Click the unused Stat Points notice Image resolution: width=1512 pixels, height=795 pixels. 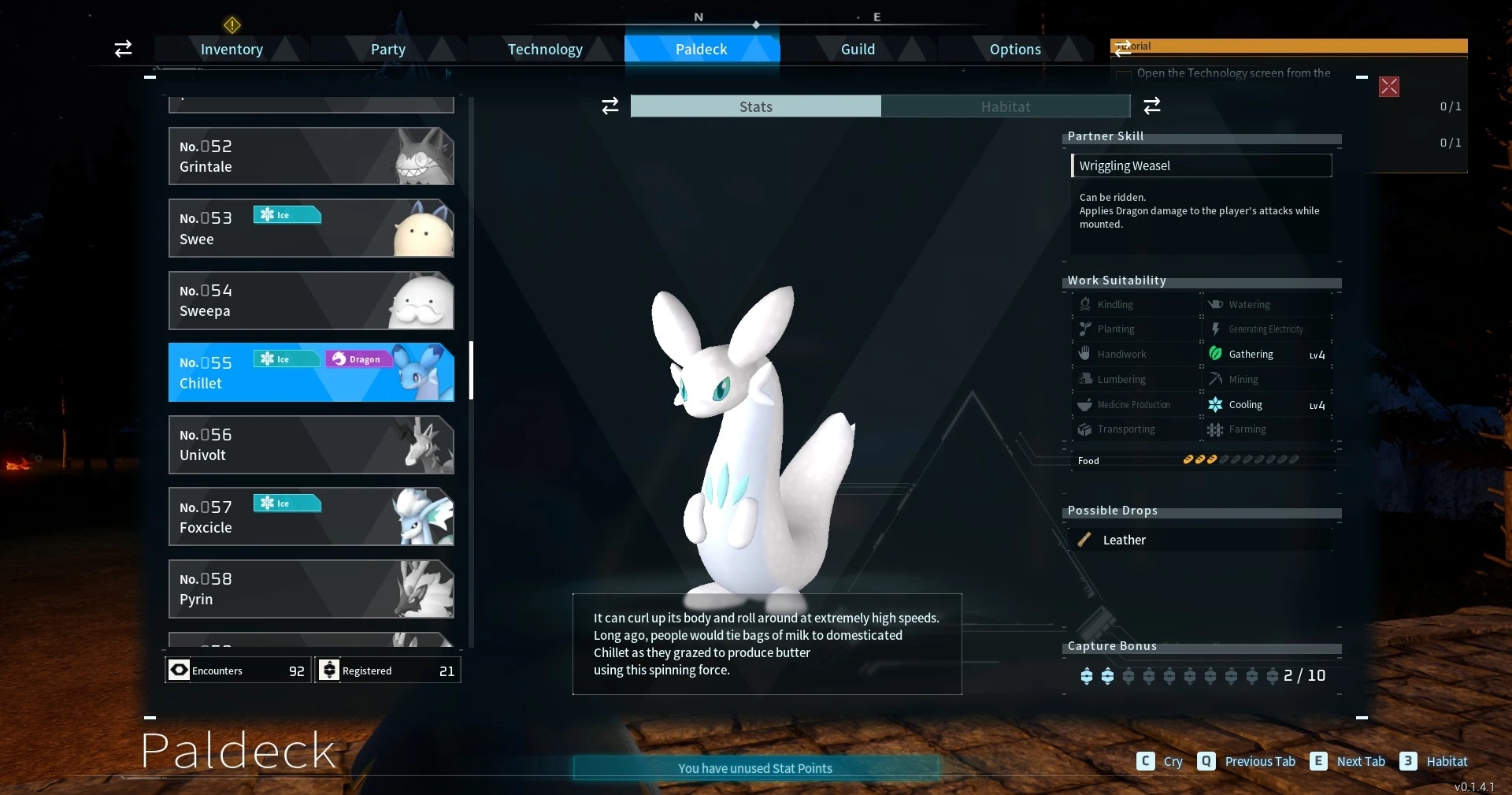point(755,768)
